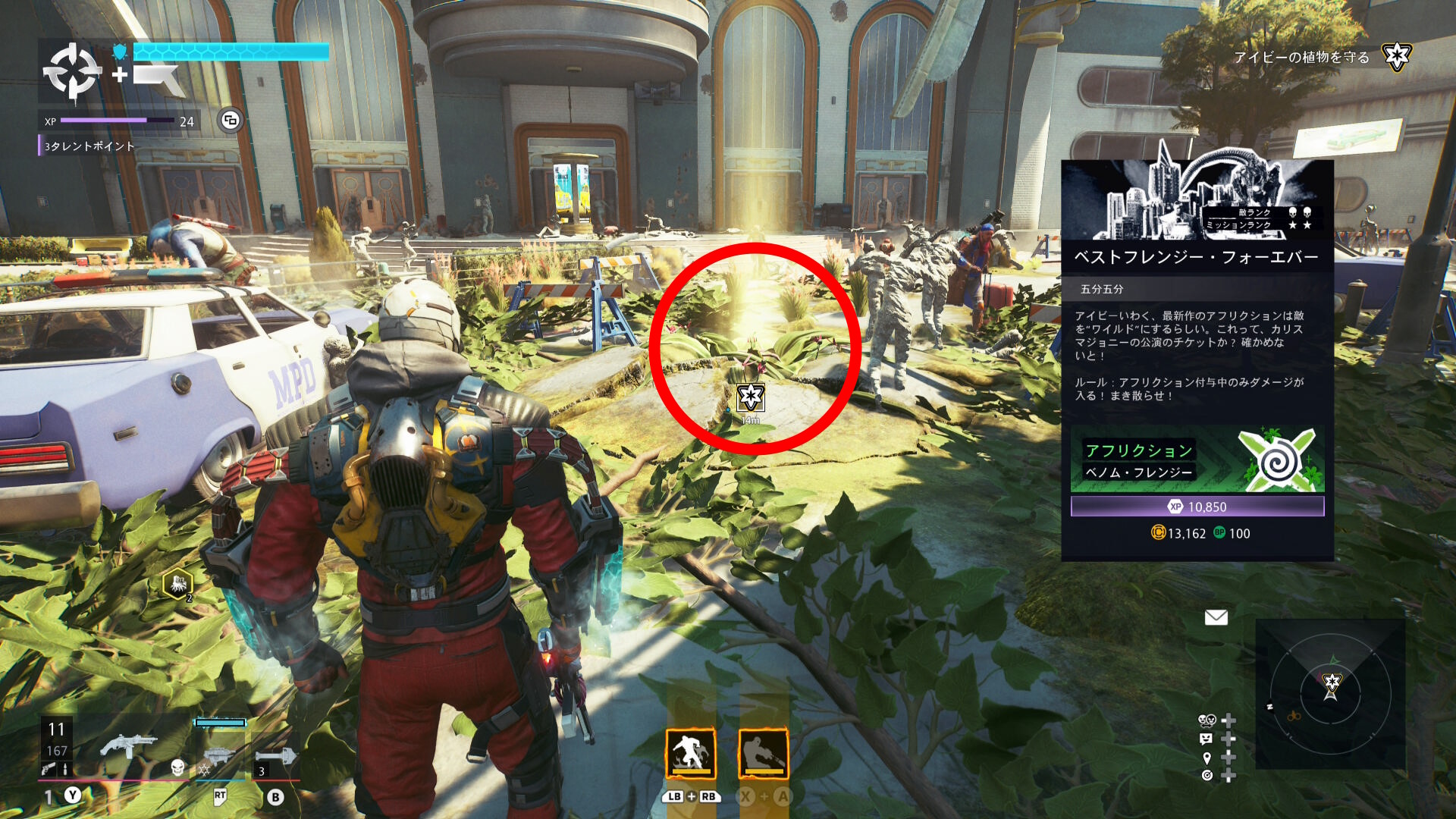This screenshot has width=1456, height=819.
Task: Click the yellow hexagon enemy indicator icon
Action: pyautogui.click(x=178, y=584)
